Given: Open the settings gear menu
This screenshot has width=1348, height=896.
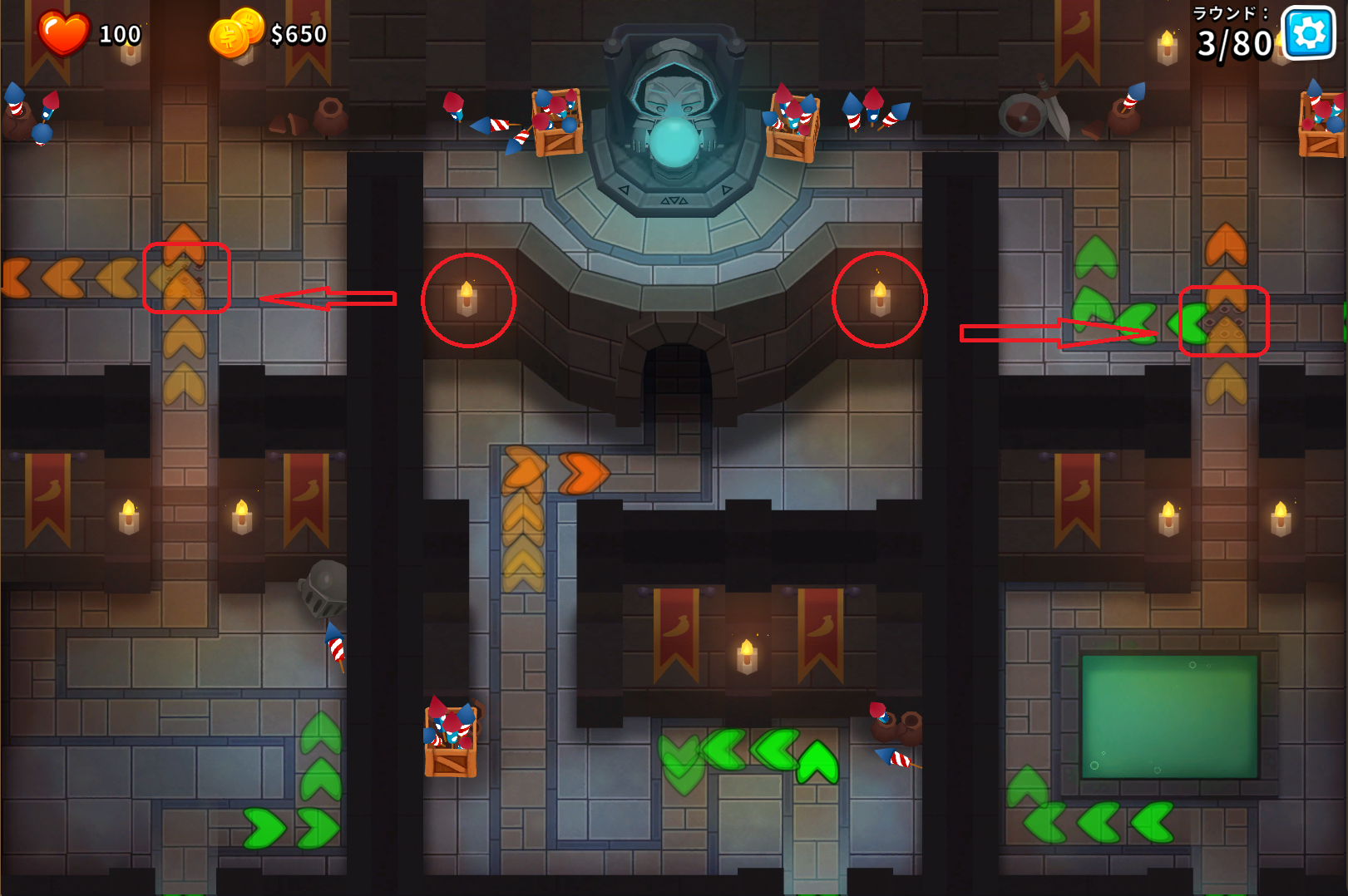Looking at the screenshot, I should coord(1309,33).
